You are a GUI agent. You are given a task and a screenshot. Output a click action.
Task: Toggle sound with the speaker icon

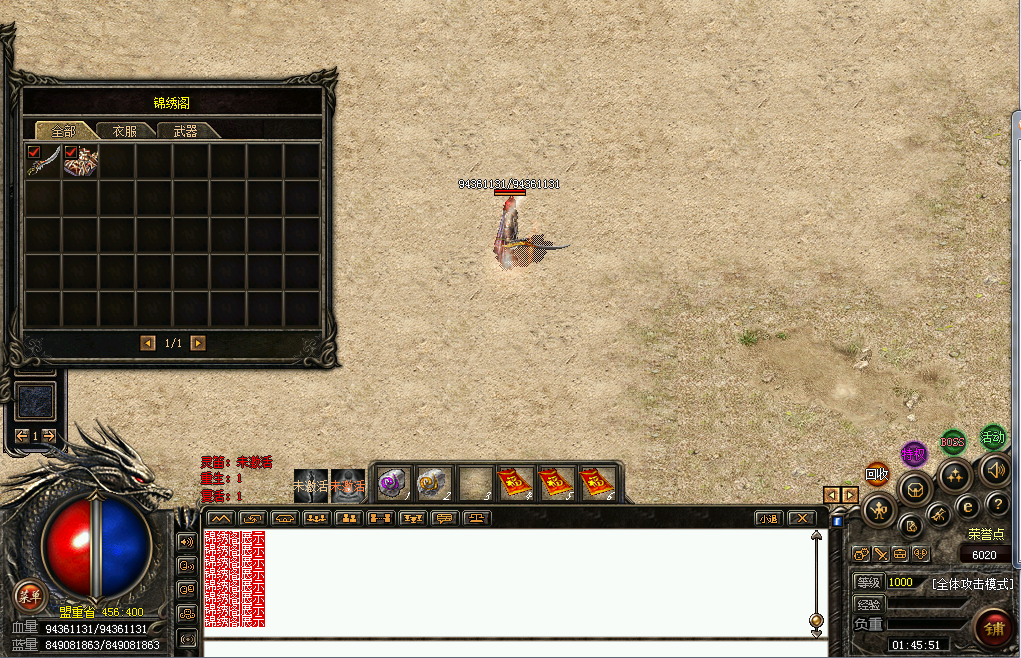tap(995, 469)
